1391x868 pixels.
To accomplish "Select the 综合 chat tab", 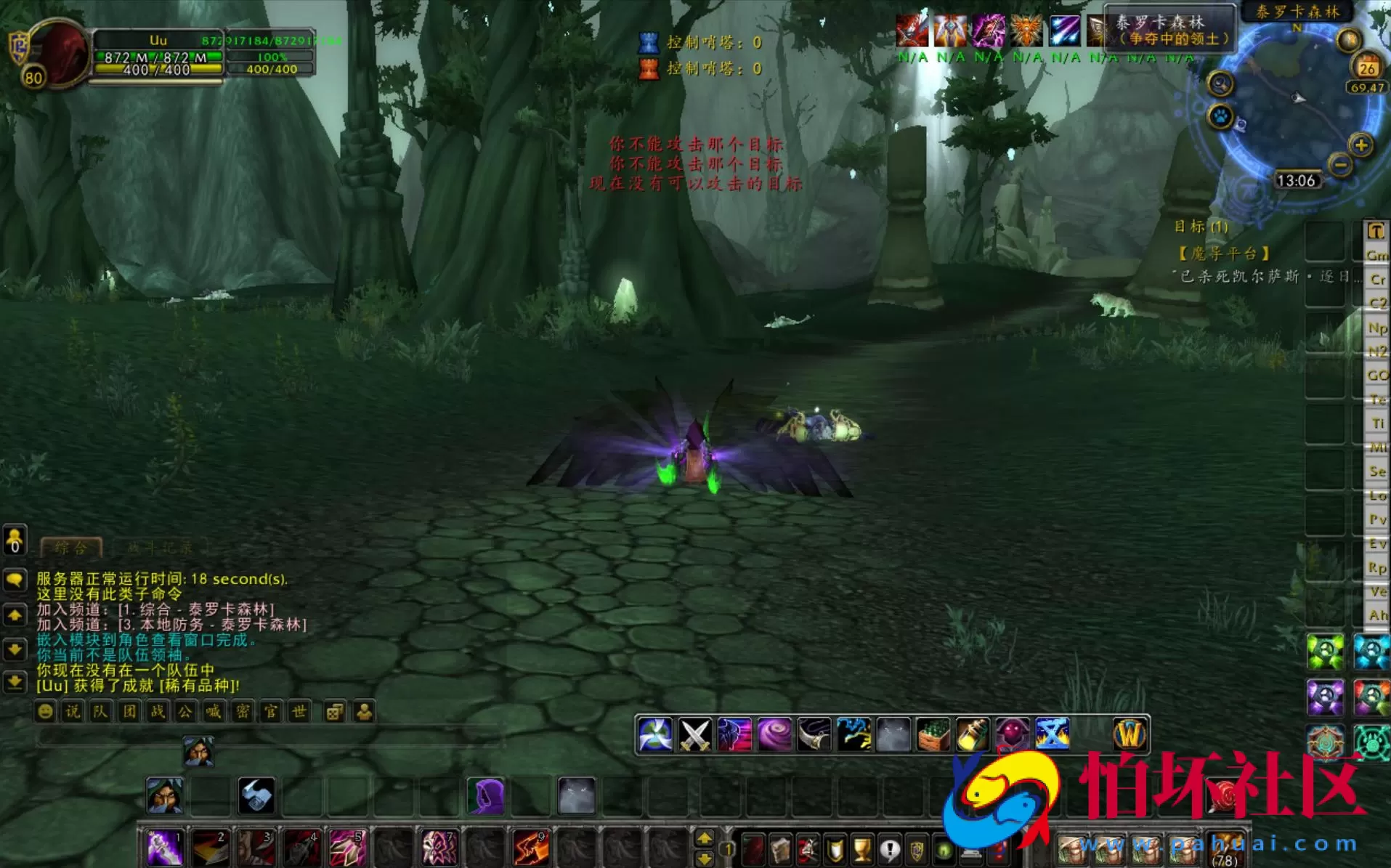I will (x=73, y=547).
